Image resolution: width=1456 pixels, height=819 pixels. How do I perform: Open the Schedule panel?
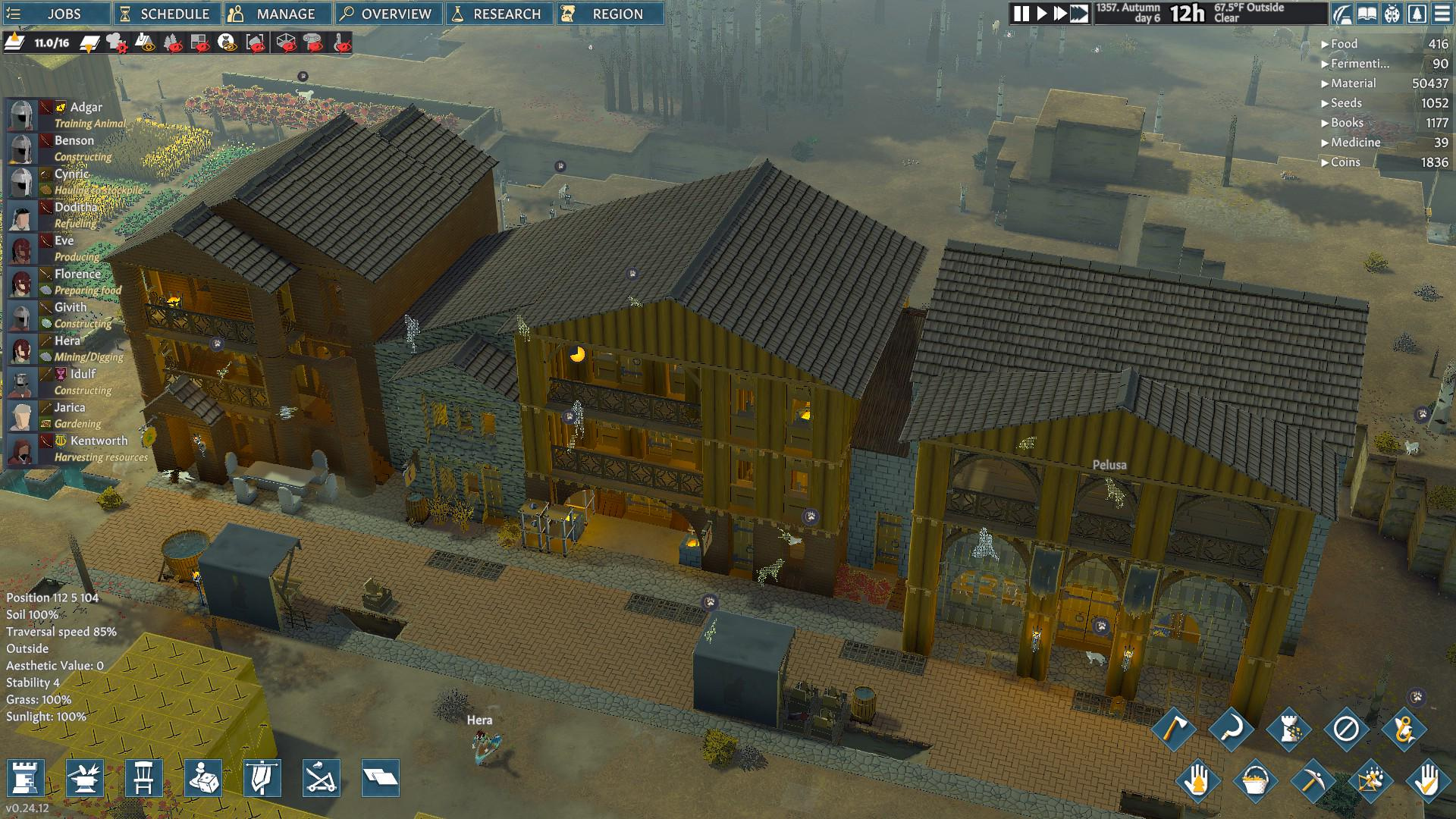167,14
